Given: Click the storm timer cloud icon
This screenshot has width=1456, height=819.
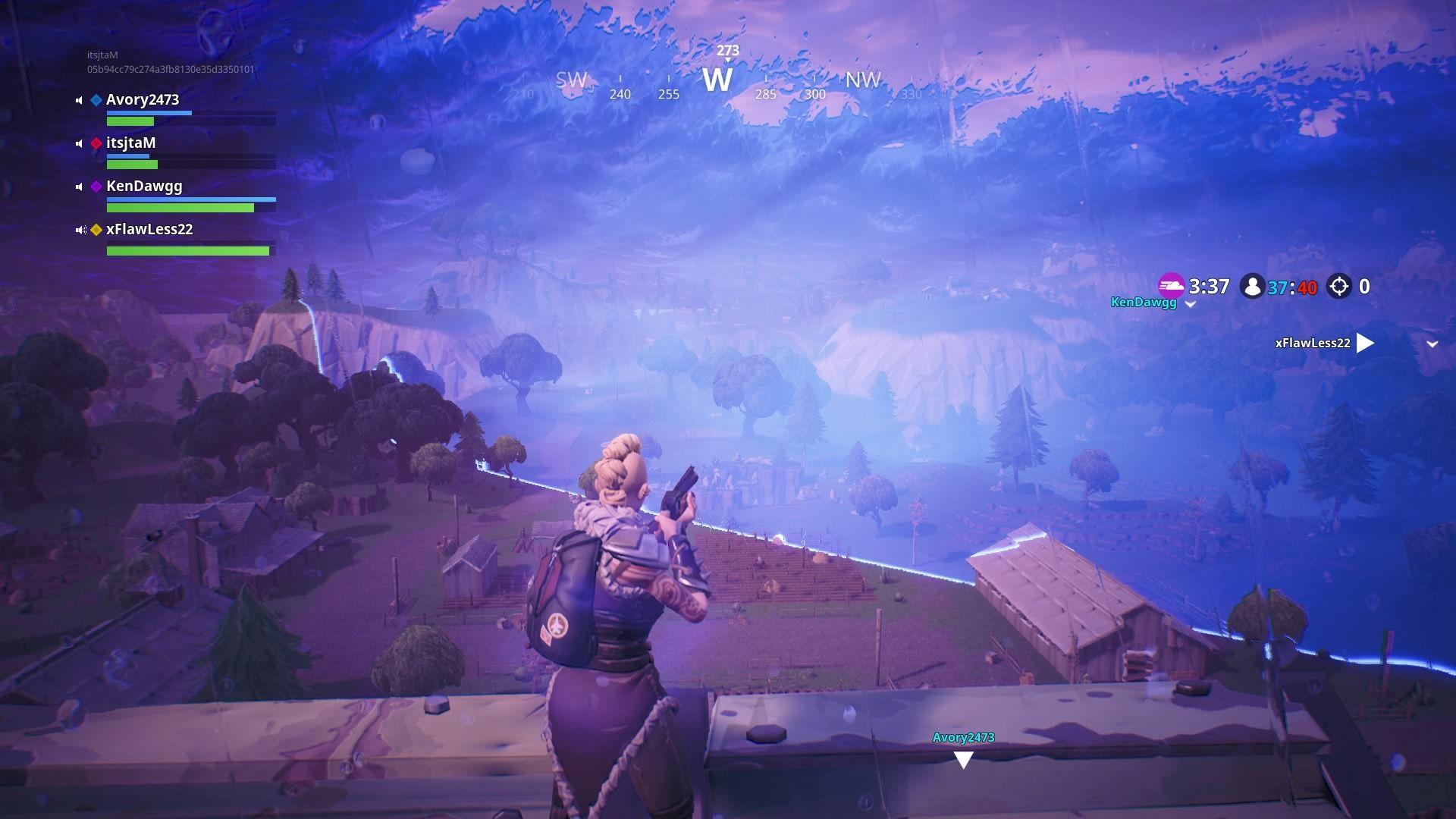Looking at the screenshot, I should coord(1172,287).
